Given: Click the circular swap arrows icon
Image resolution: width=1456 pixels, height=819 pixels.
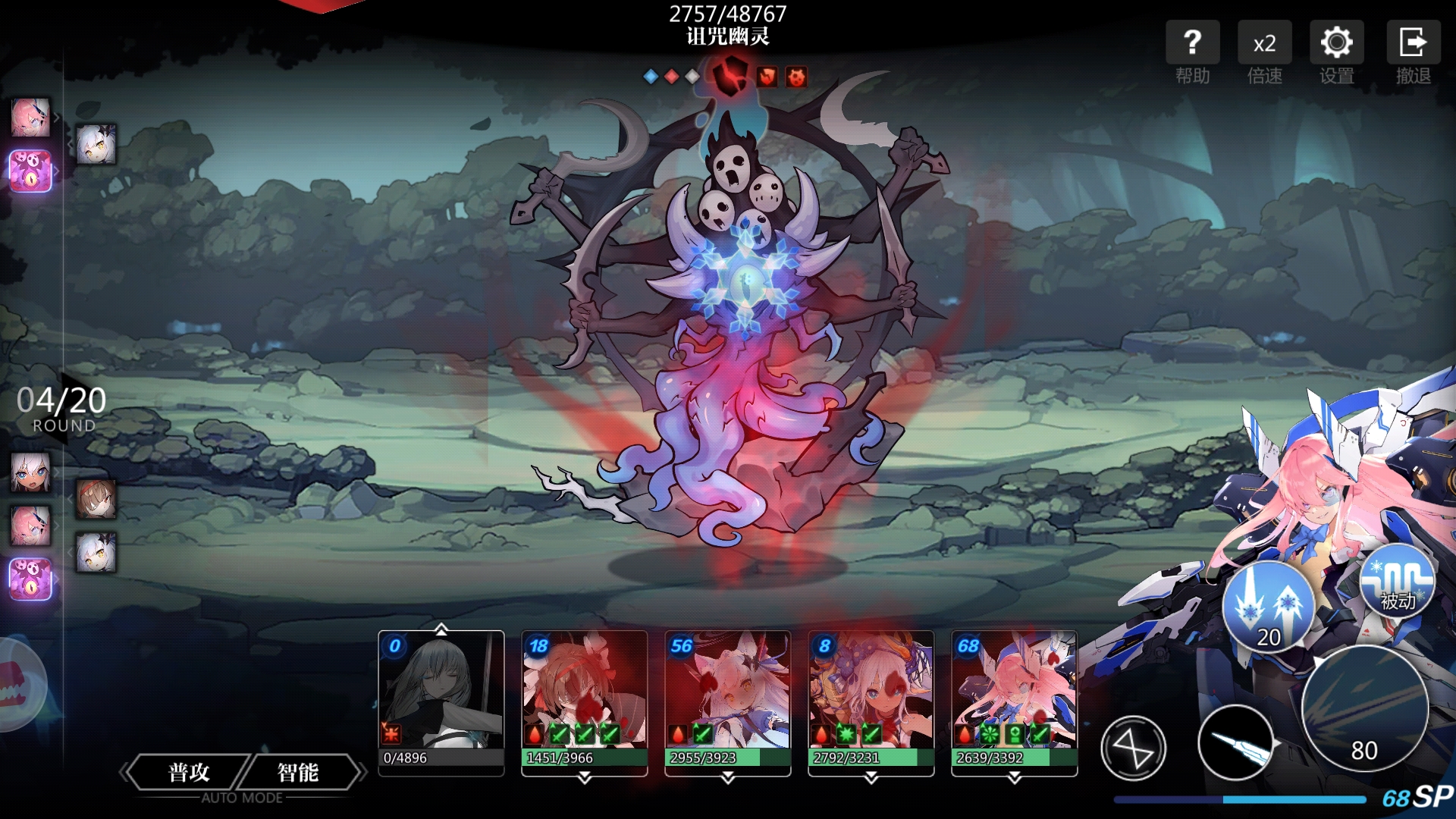Looking at the screenshot, I should pos(1133,748).
